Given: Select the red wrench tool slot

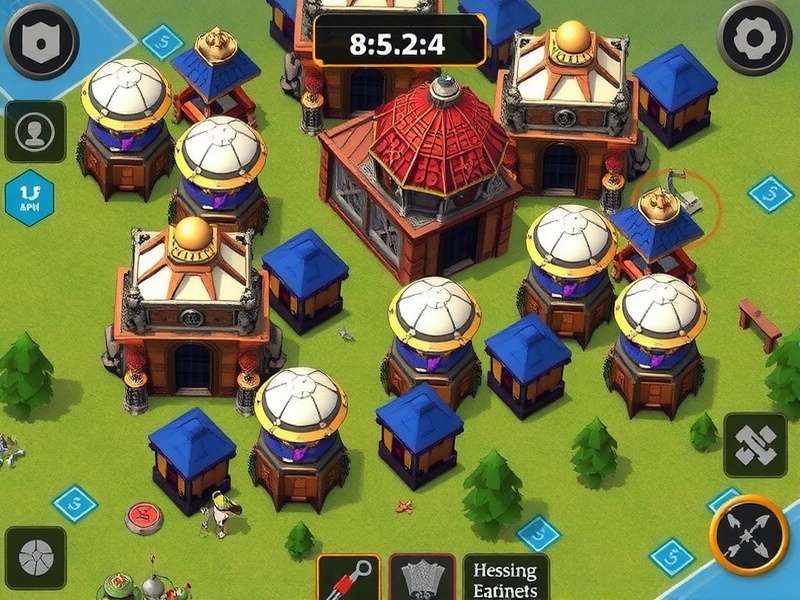Looking at the screenshot, I should [348, 578].
